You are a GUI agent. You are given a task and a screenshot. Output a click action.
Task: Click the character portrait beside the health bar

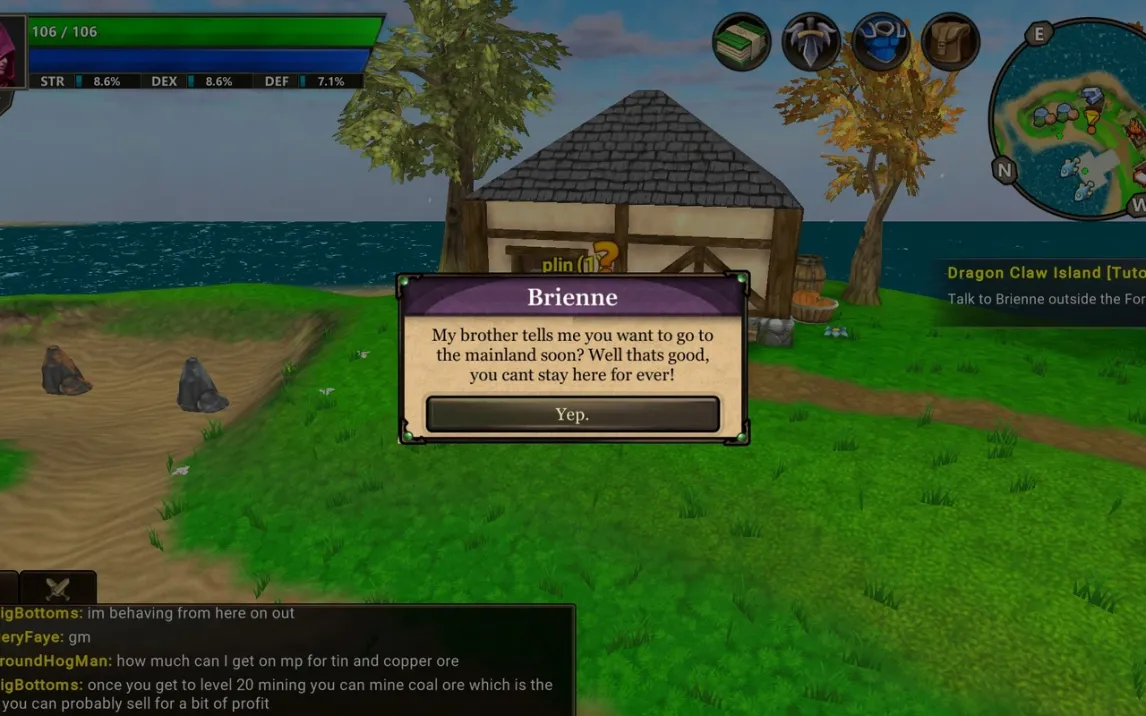pyautogui.click(x=10, y=53)
